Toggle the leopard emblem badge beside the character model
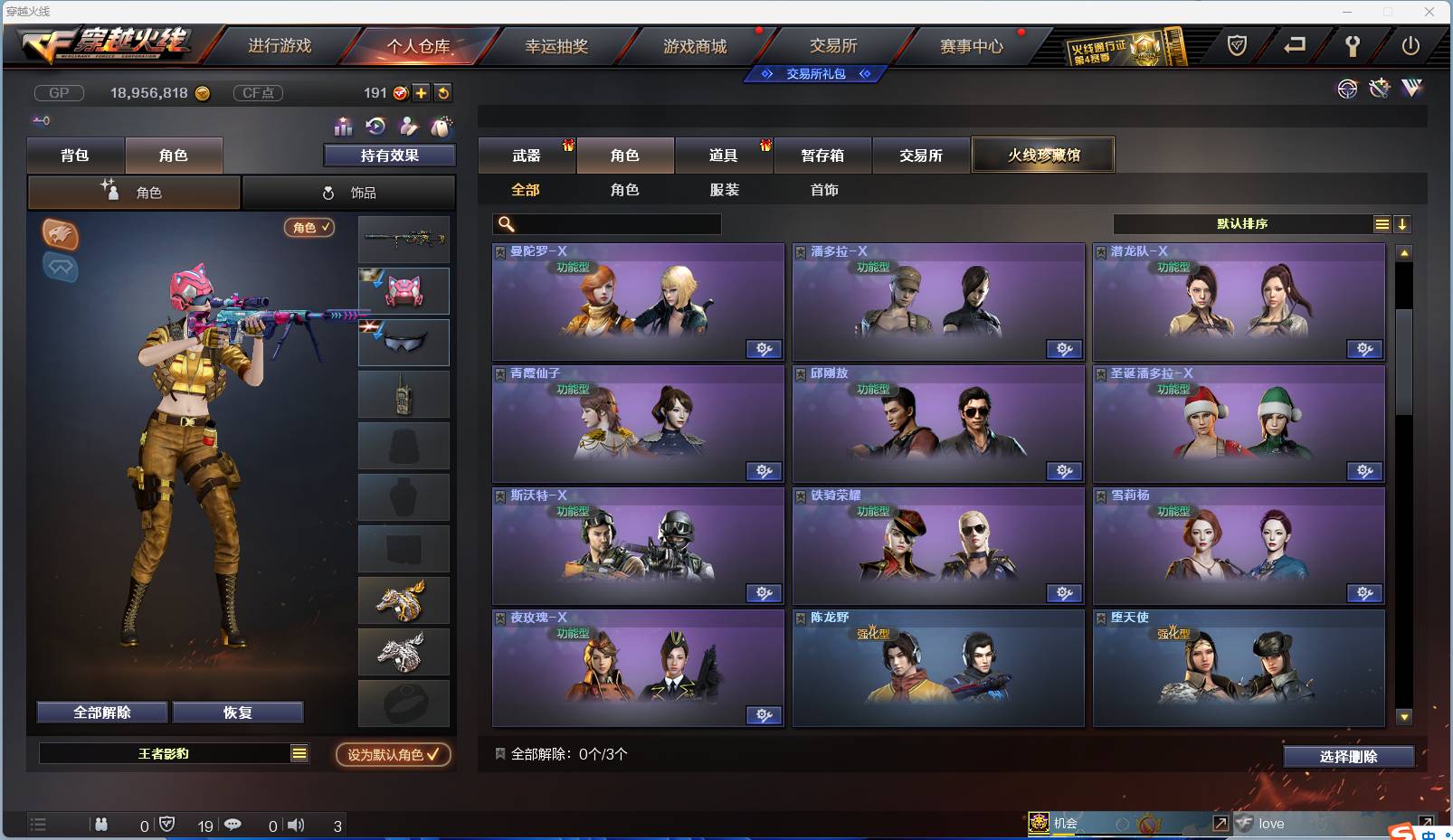Viewport: 1453px width, 840px height. point(60,235)
